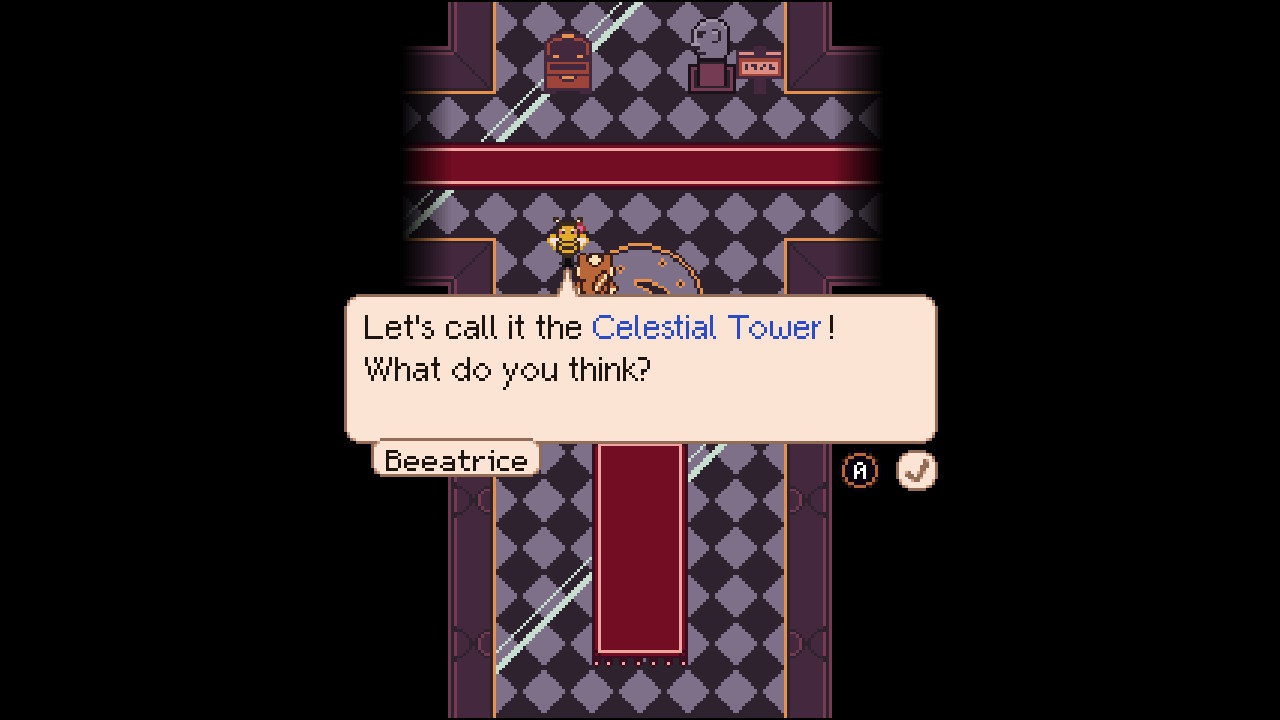This screenshot has height=720, width=1280.
Task: Click the checkmark advance icon
Action: (x=916, y=470)
